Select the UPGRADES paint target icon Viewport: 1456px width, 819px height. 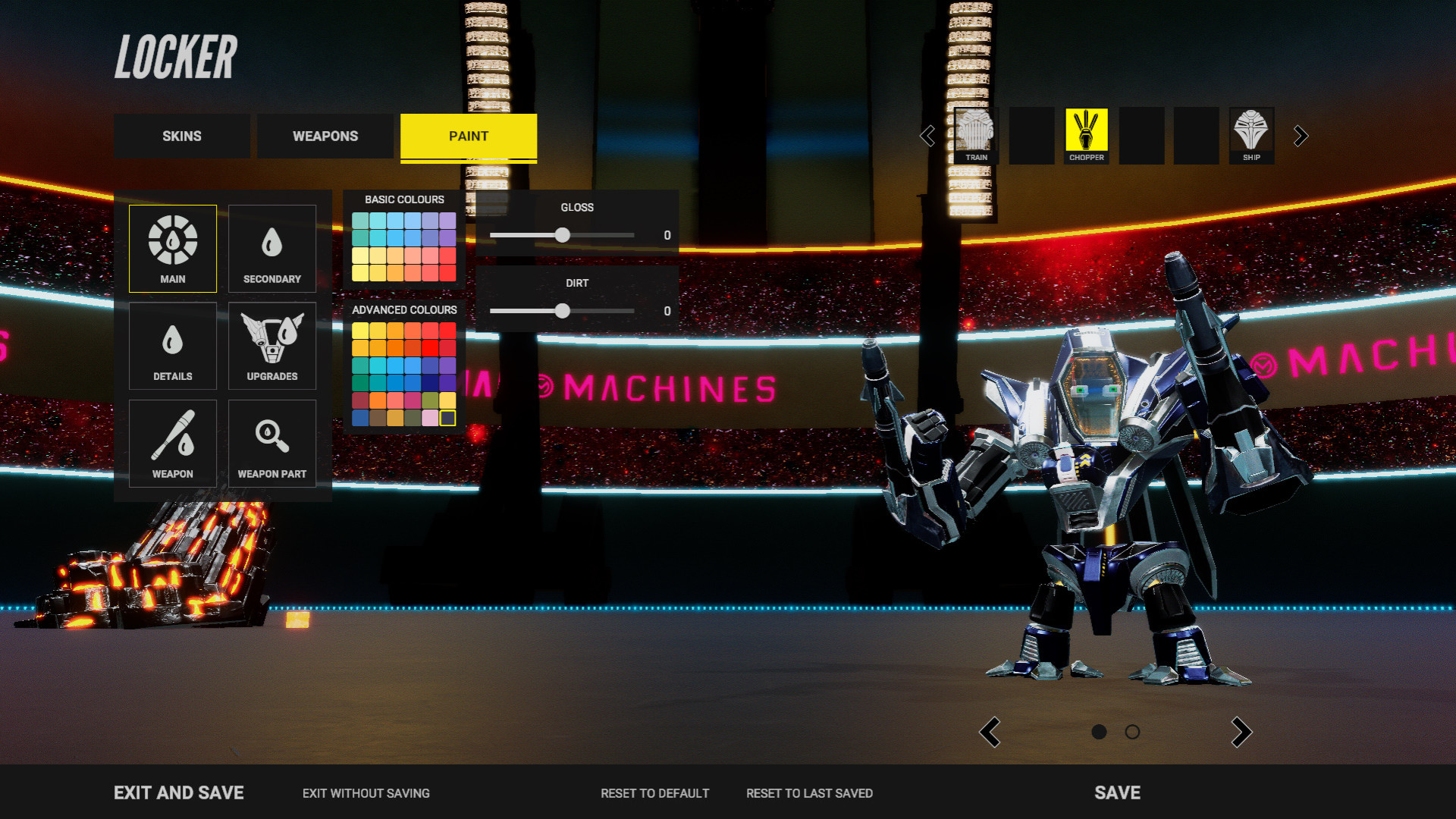click(x=271, y=346)
